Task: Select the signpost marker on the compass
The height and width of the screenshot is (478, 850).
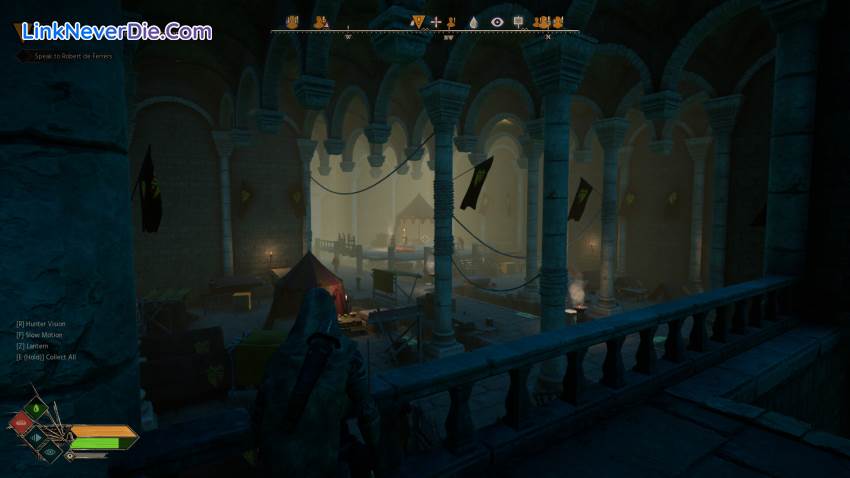Action: pyautogui.click(x=518, y=21)
